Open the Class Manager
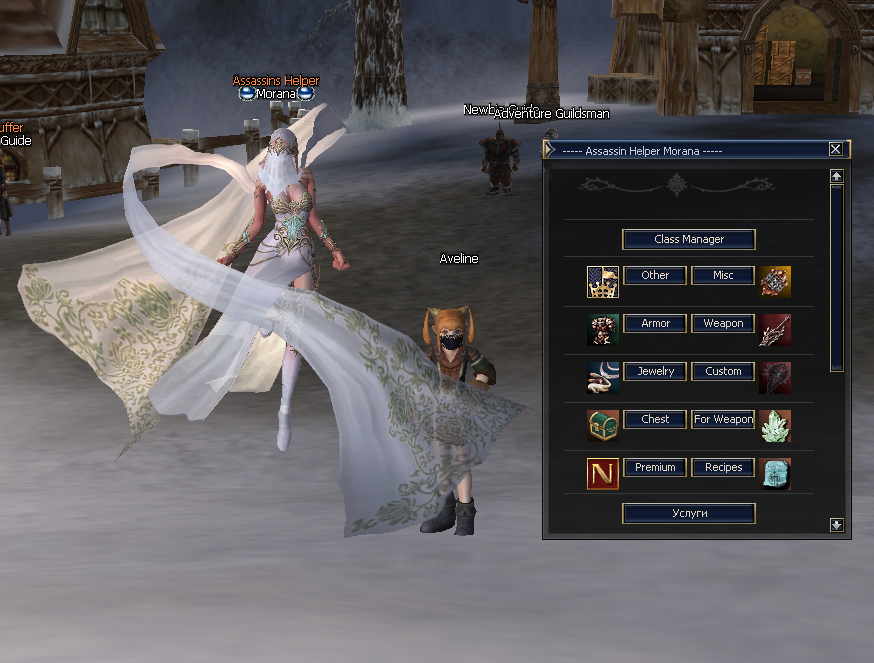Viewport: 874px width, 663px height. (x=688, y=240)
